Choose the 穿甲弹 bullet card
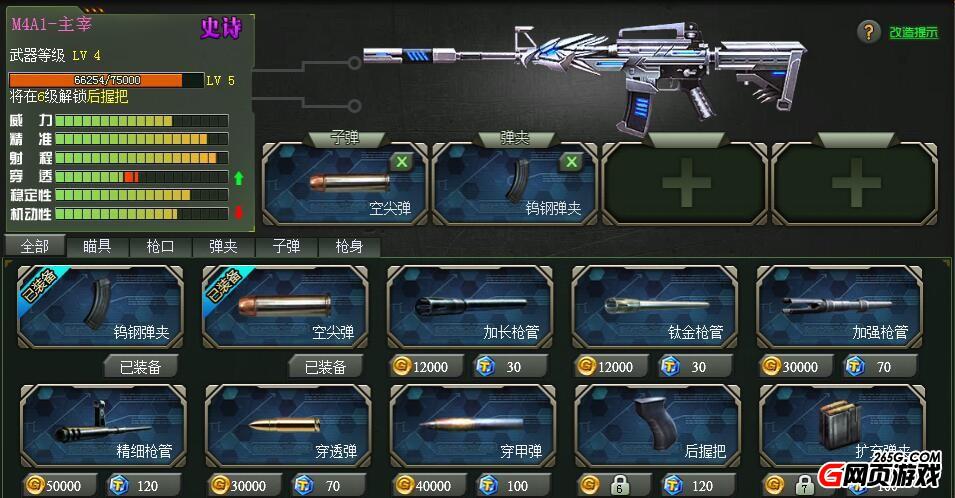This screenshot has width=955, height=498. (x=471, y=426)
